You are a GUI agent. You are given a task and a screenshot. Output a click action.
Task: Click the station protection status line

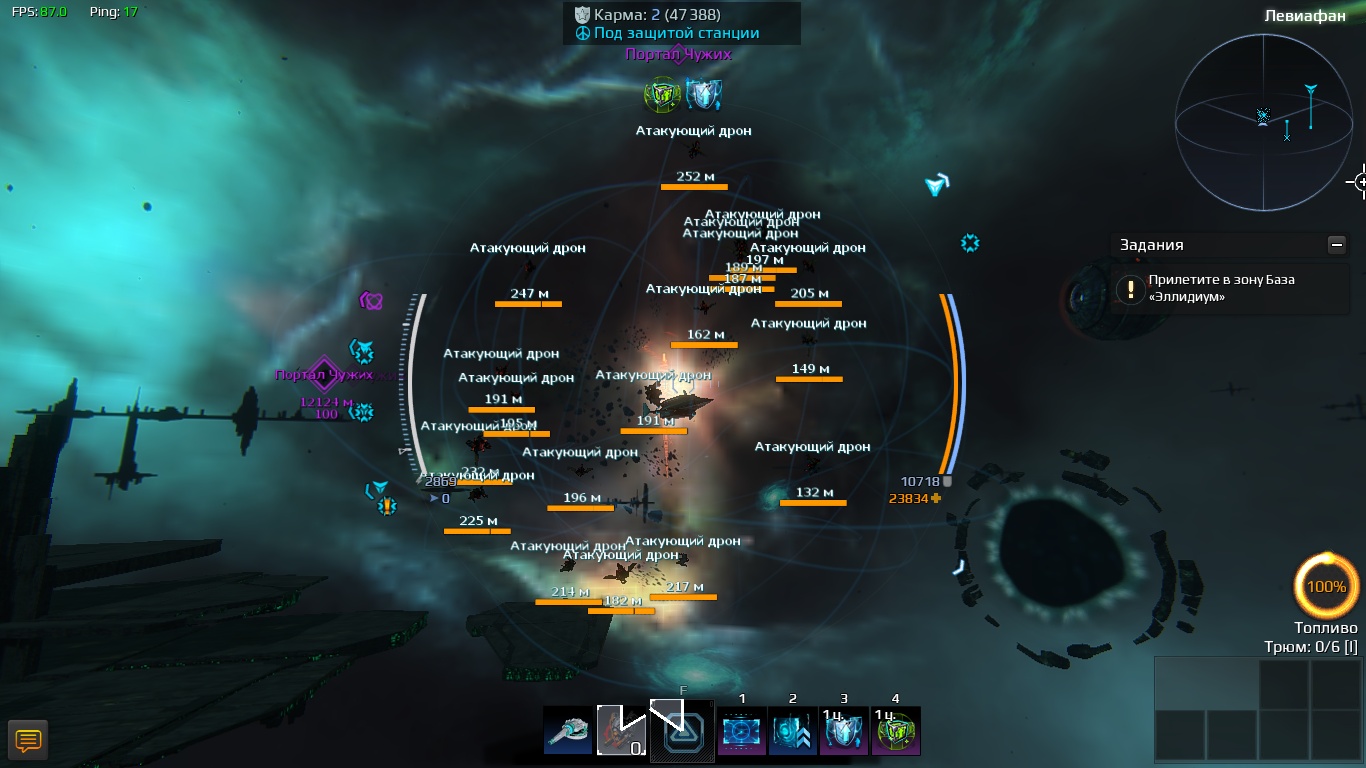click(x=676, y=33)
